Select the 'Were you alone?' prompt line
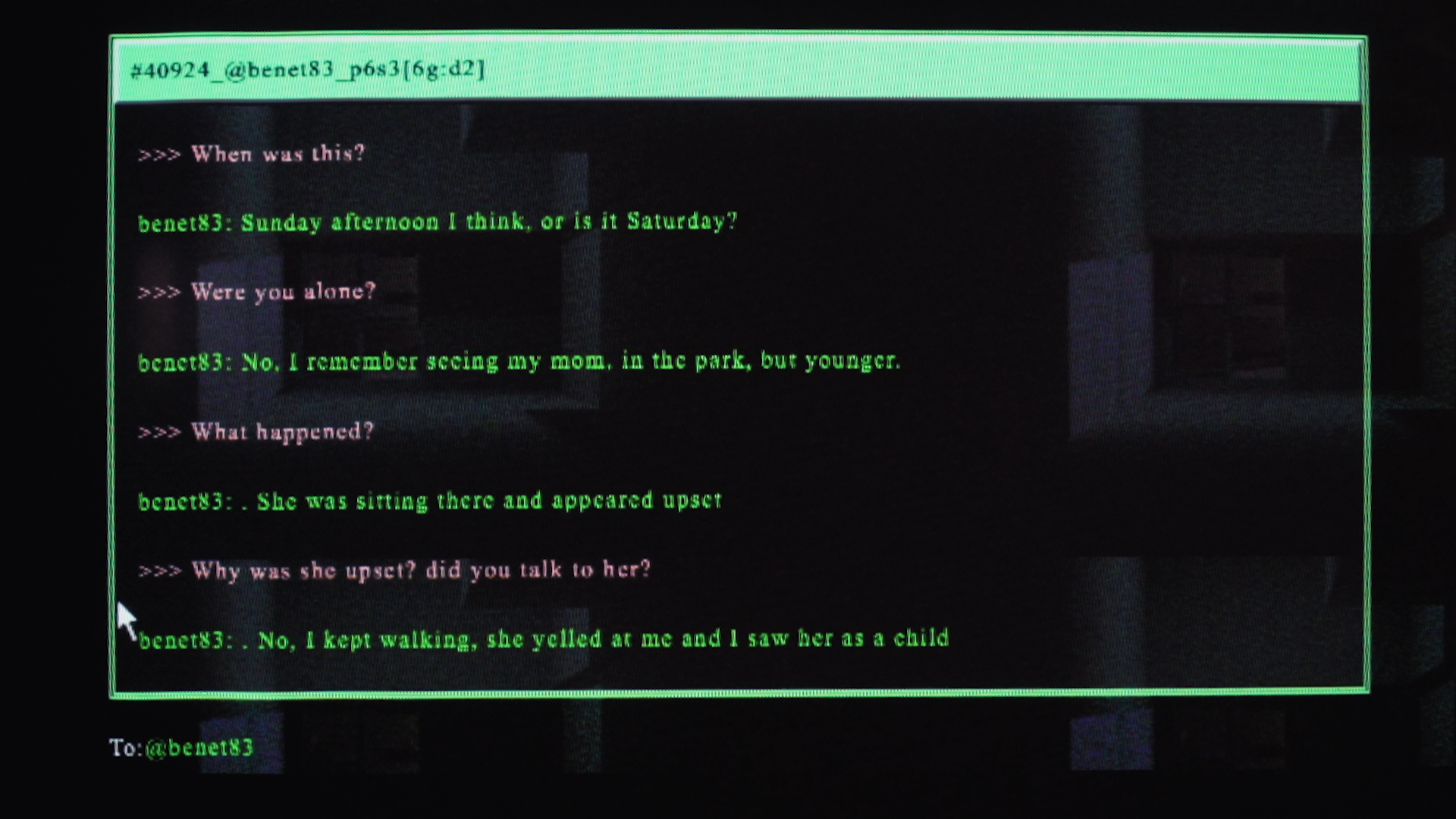The height and width of the screenshot is (819, 1456). point(281,292)
